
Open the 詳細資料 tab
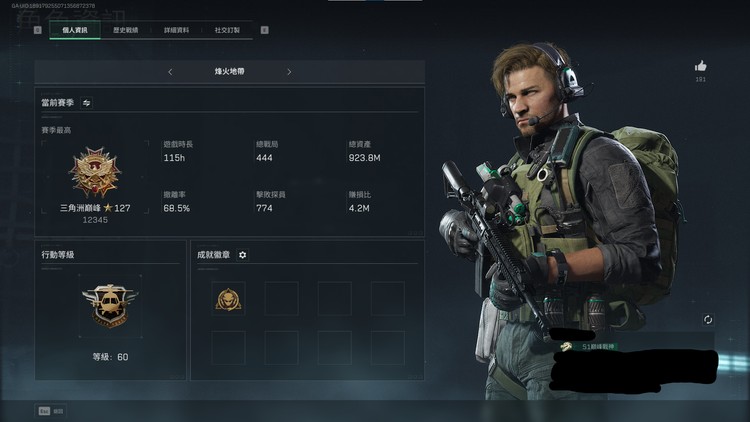pyautogui.click(x=177, y=30)
